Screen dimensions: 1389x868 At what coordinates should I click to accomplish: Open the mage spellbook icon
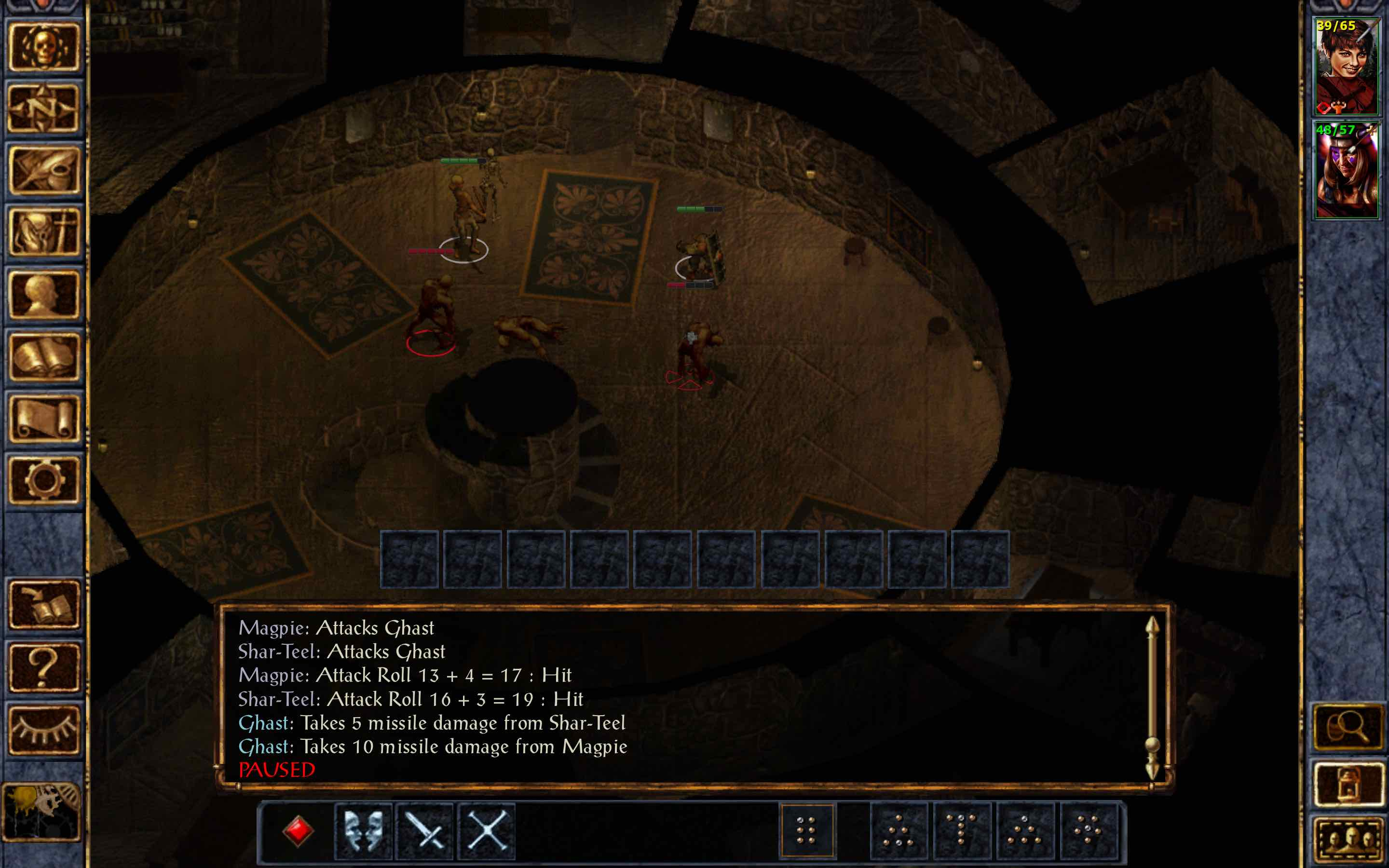pos(43,356)
